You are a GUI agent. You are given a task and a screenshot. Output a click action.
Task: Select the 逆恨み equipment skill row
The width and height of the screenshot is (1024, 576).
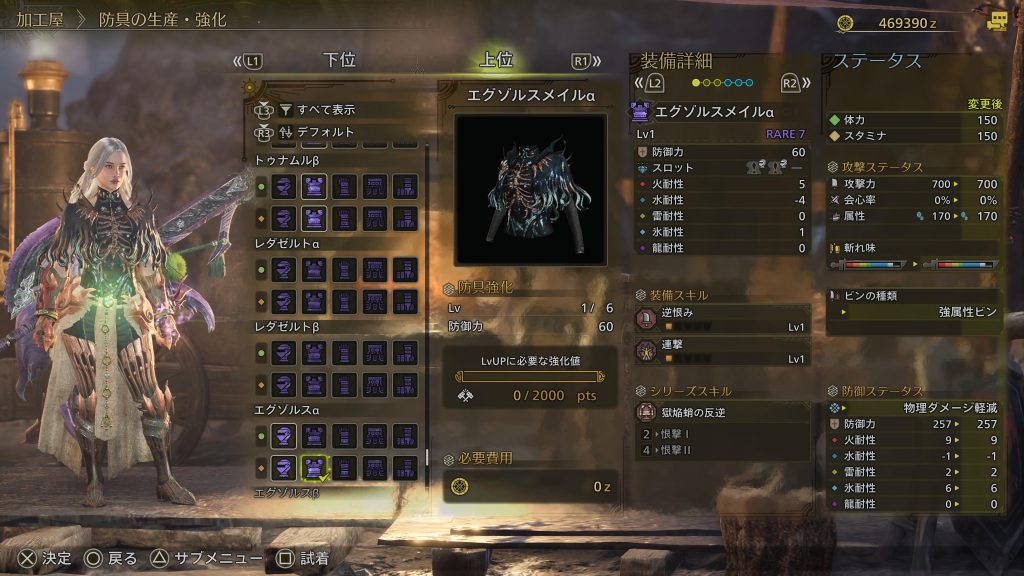pos(722,319)
